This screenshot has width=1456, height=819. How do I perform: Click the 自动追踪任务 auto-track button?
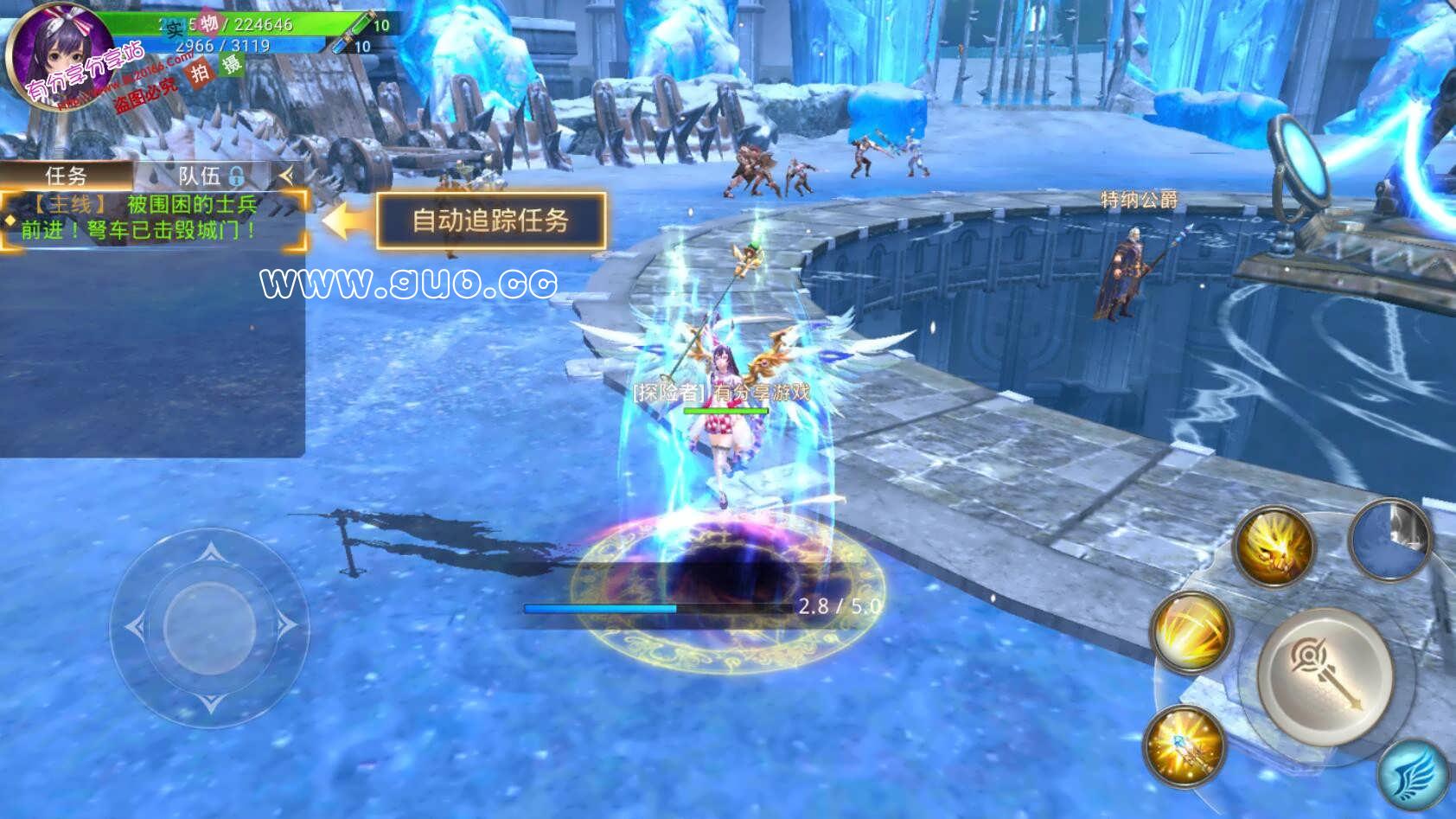point(490,221)
